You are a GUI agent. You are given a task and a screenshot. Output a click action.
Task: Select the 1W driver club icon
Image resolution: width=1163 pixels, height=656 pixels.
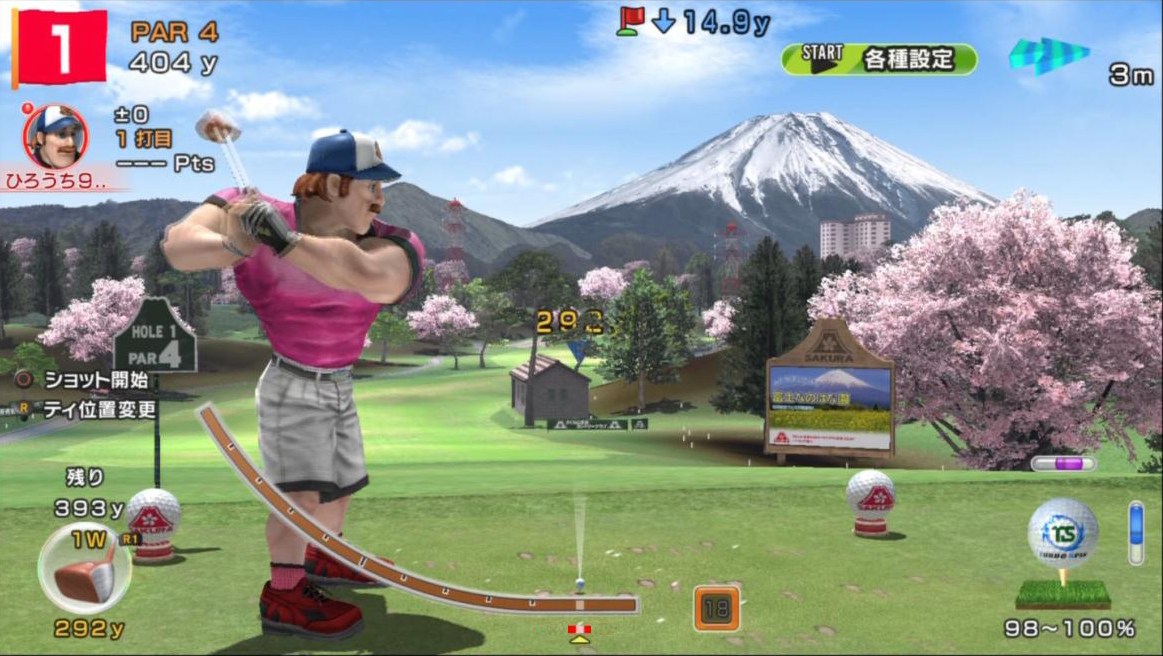[84, 568]
